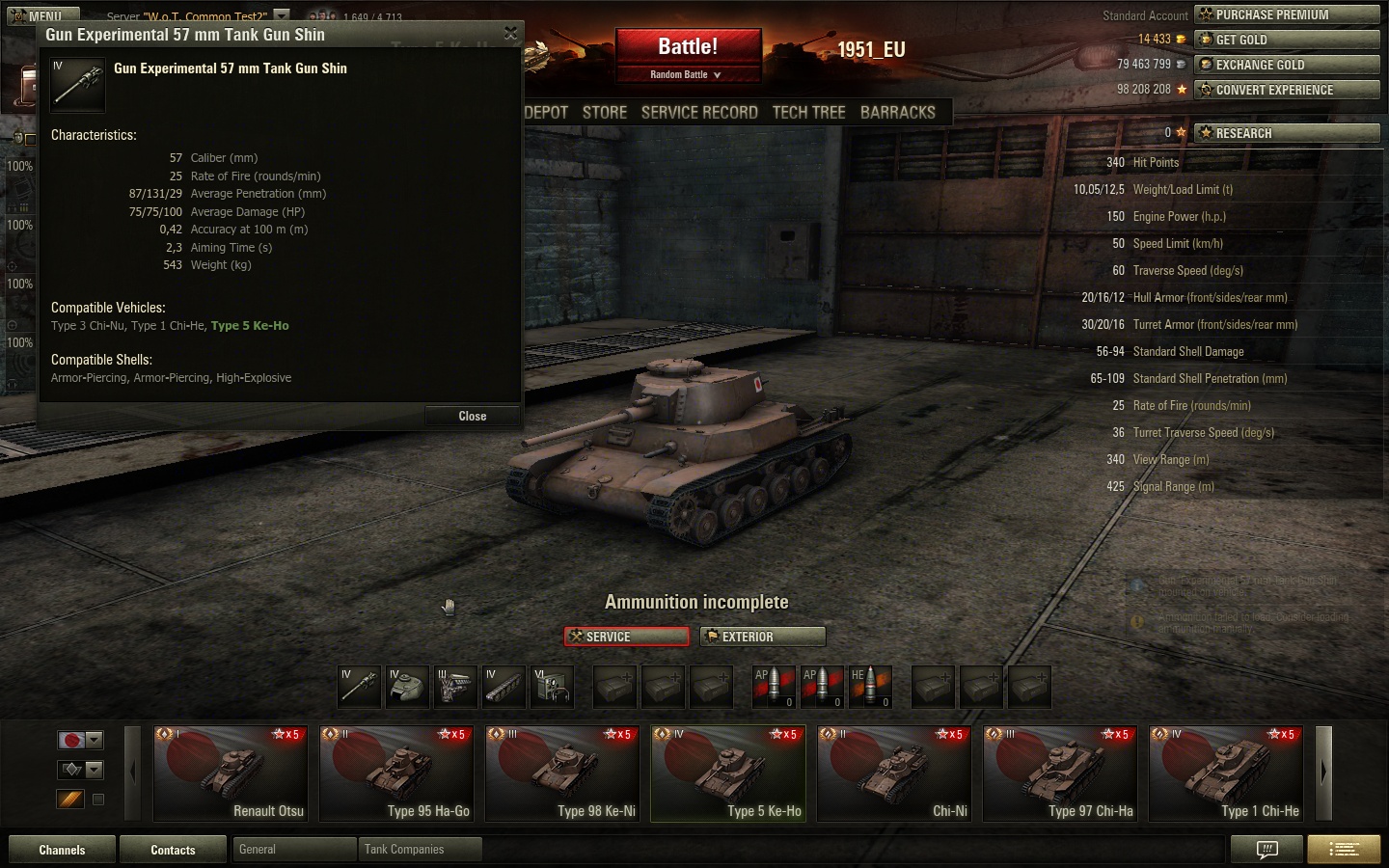Image resolution: width=1389 pixels, height=868 pixels.
Task: Open the Exterior customization button
Action: [x=763, y=637]
